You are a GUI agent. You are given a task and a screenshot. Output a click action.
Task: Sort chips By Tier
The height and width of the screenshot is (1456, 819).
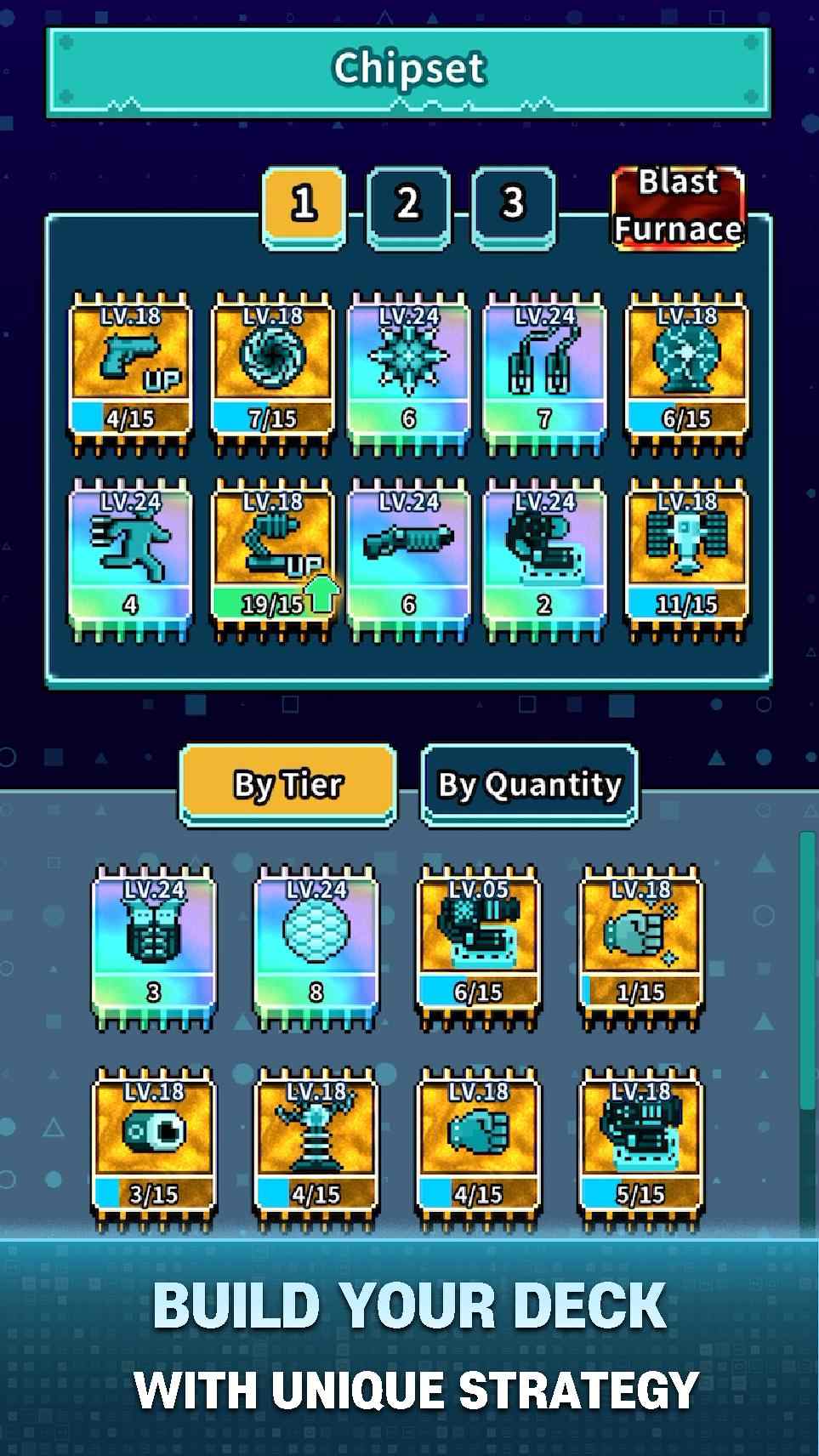pos(287,784)
